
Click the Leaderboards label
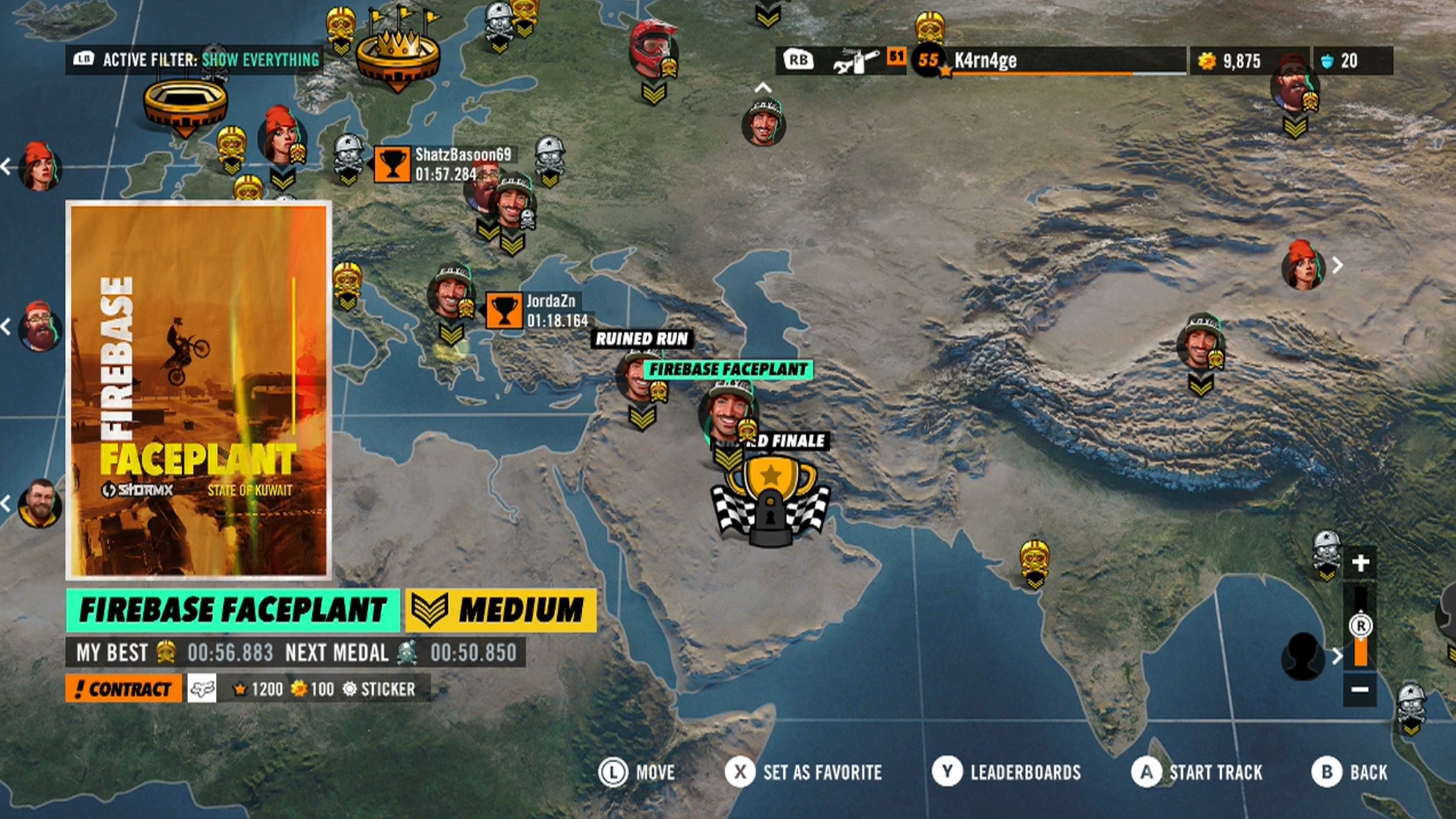1025,772
